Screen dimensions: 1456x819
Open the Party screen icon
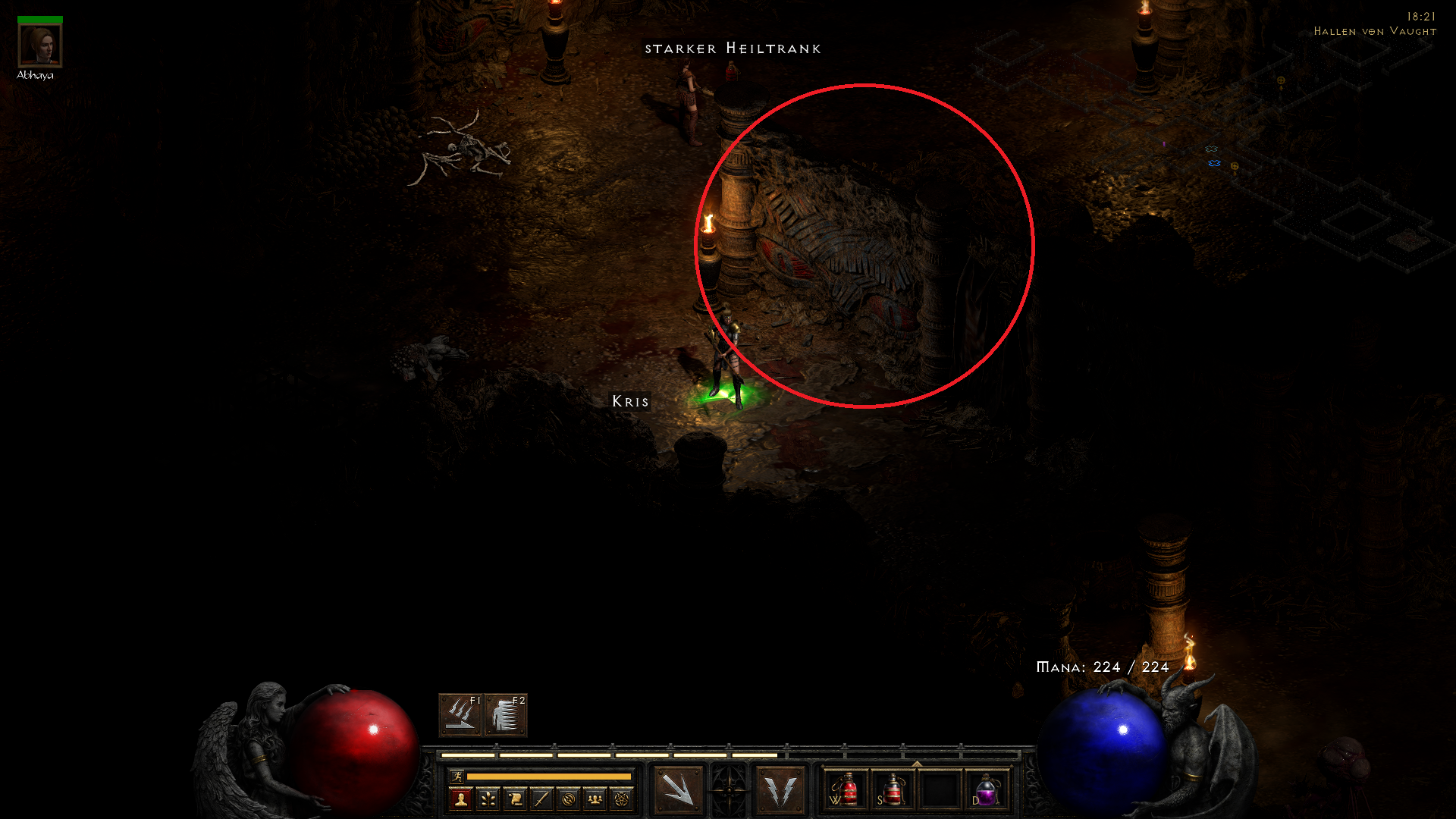point(595,798)
